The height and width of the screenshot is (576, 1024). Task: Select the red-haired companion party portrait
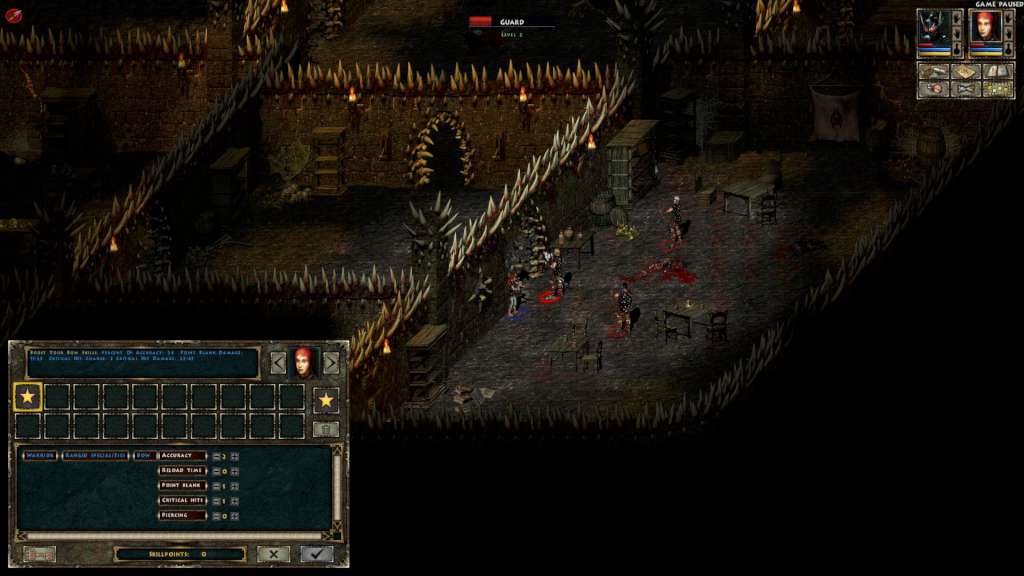pos(986,28)
